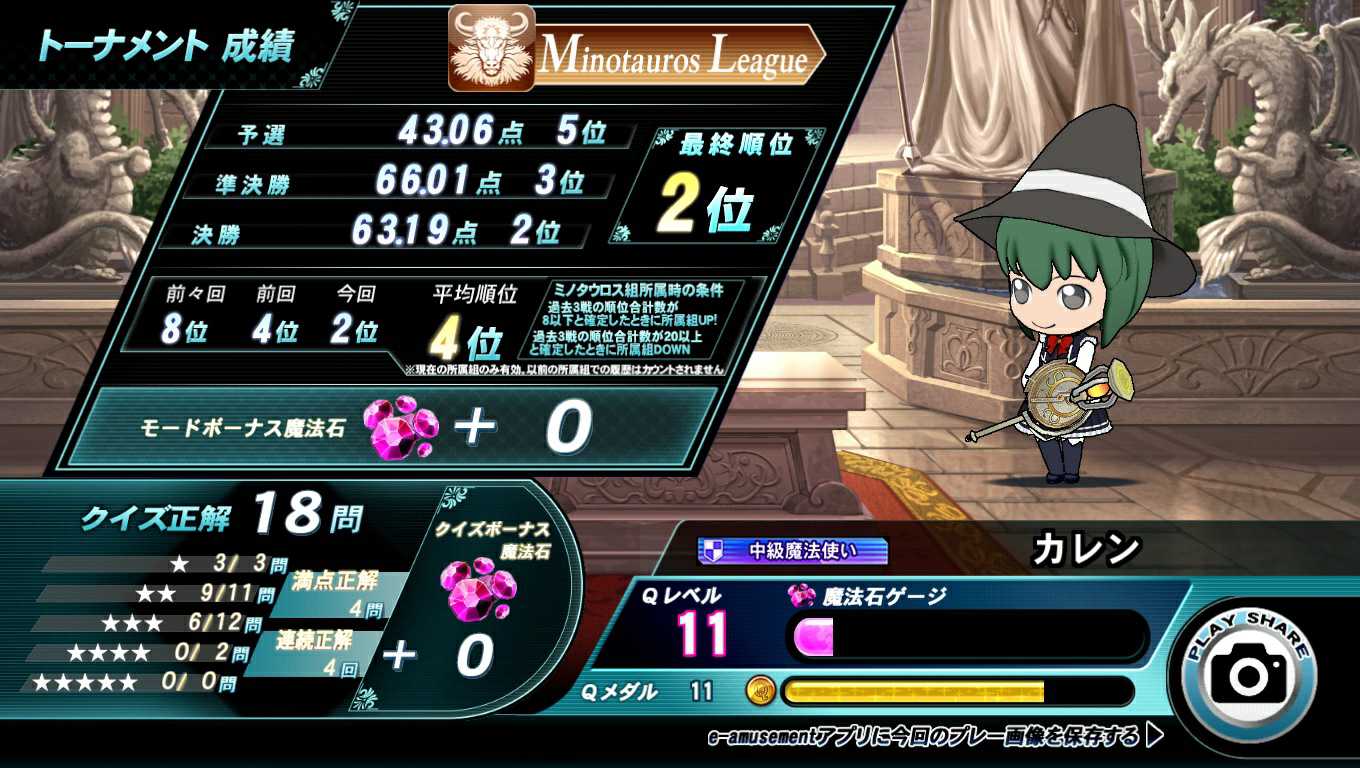Viewport: 1360px width, 768px height.
Task: Tap the PLAY SHARE camera button
Action: 1248,672
